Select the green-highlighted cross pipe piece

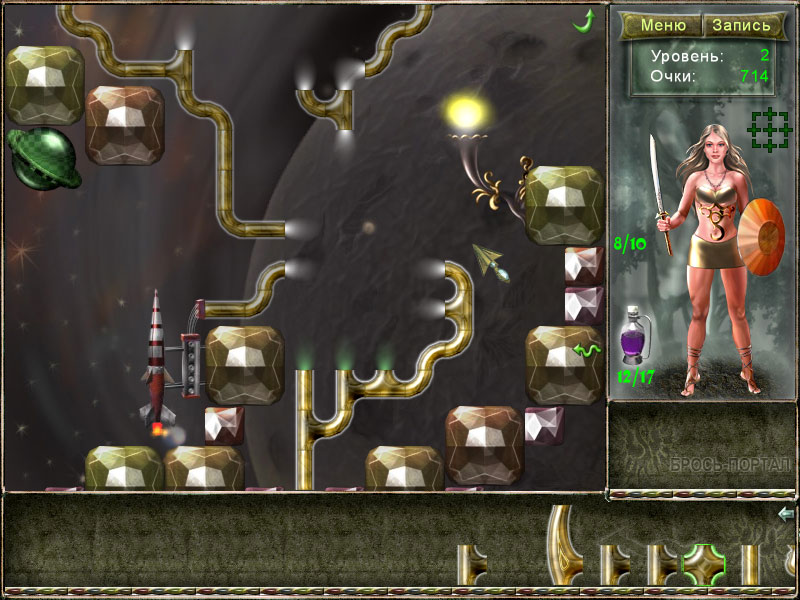coord(704,566)
